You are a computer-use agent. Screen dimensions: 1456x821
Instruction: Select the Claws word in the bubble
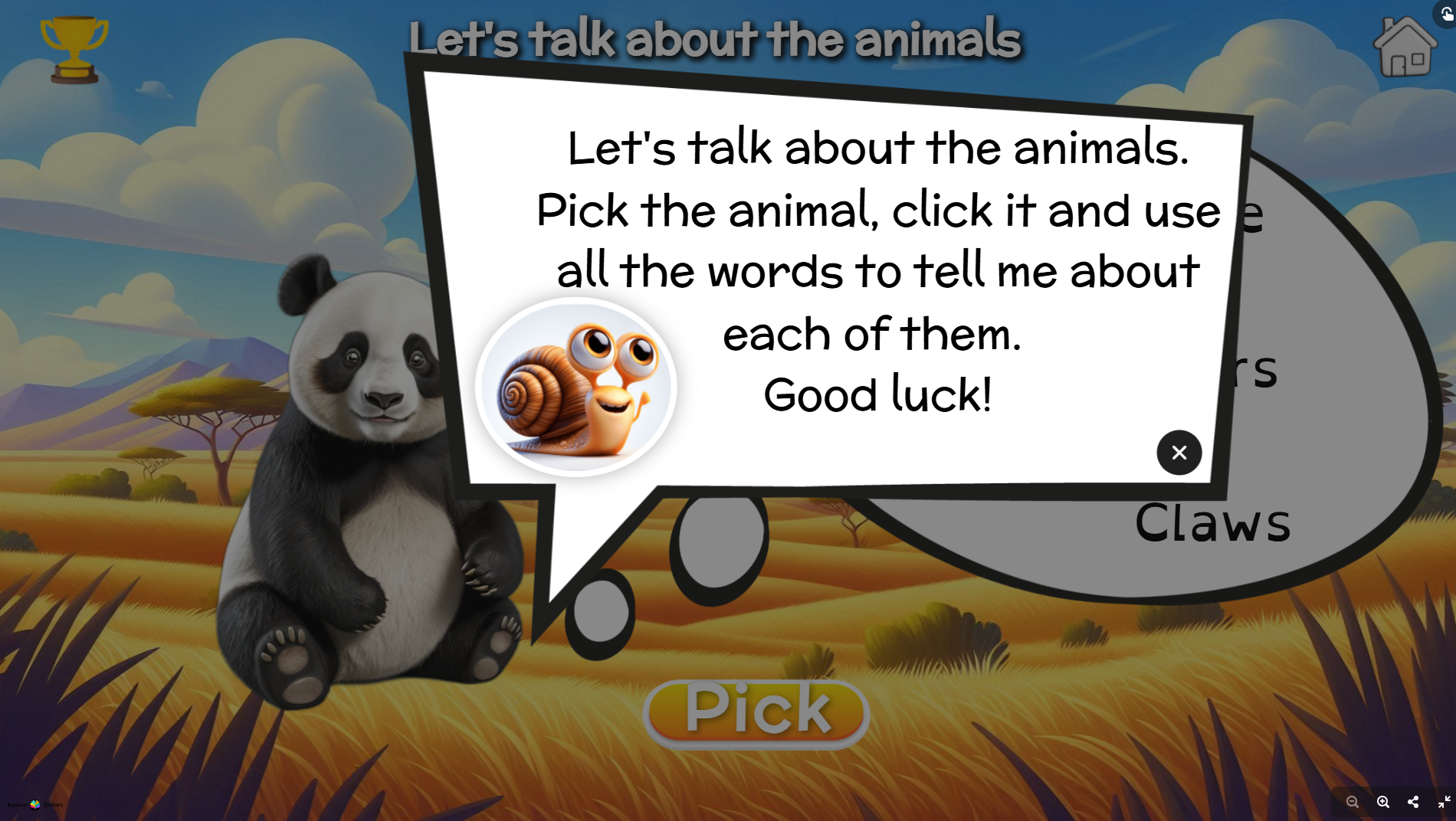point(1212,523)
